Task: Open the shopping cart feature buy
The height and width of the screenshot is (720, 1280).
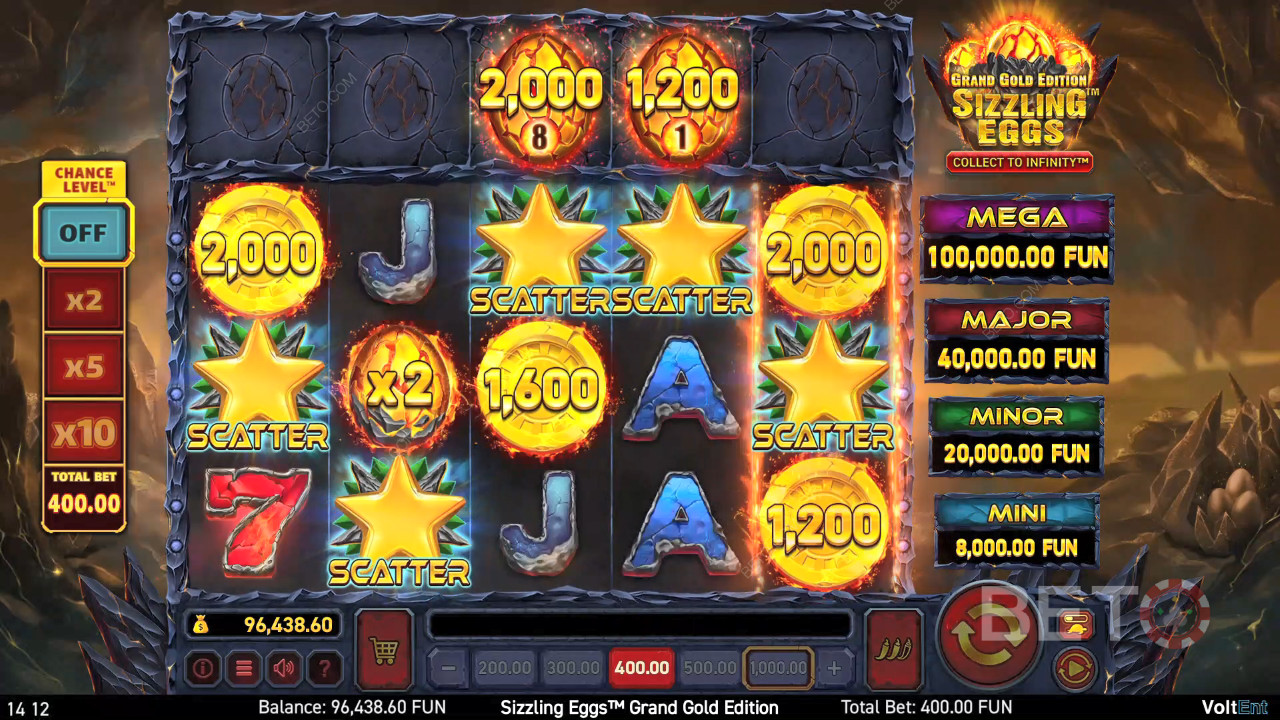Action: point(384,651)
